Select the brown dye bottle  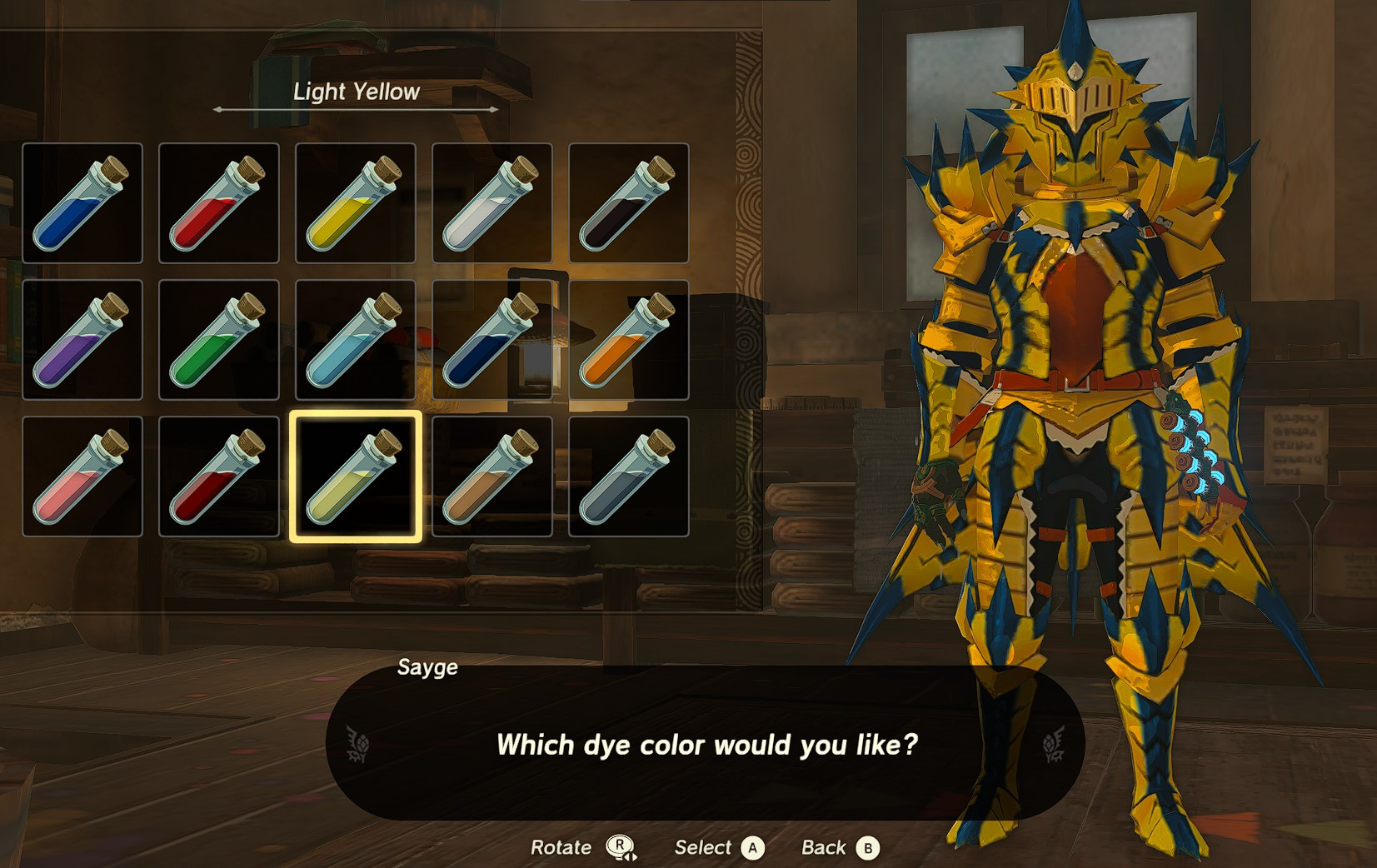pos(490,476)
